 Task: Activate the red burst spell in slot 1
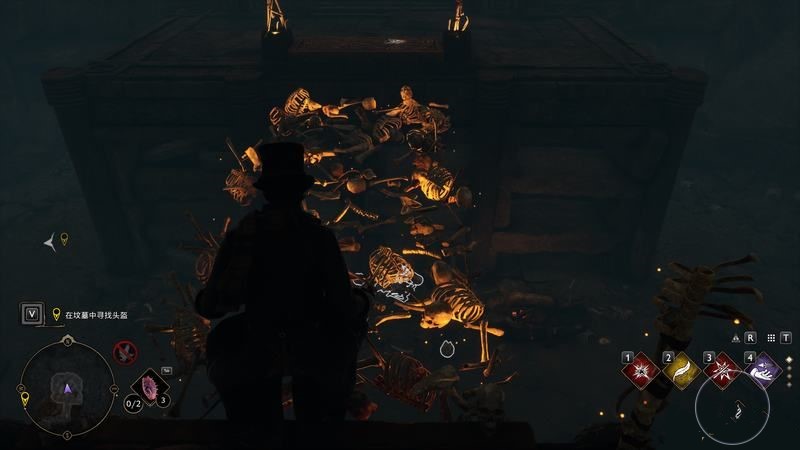point(642,370)
